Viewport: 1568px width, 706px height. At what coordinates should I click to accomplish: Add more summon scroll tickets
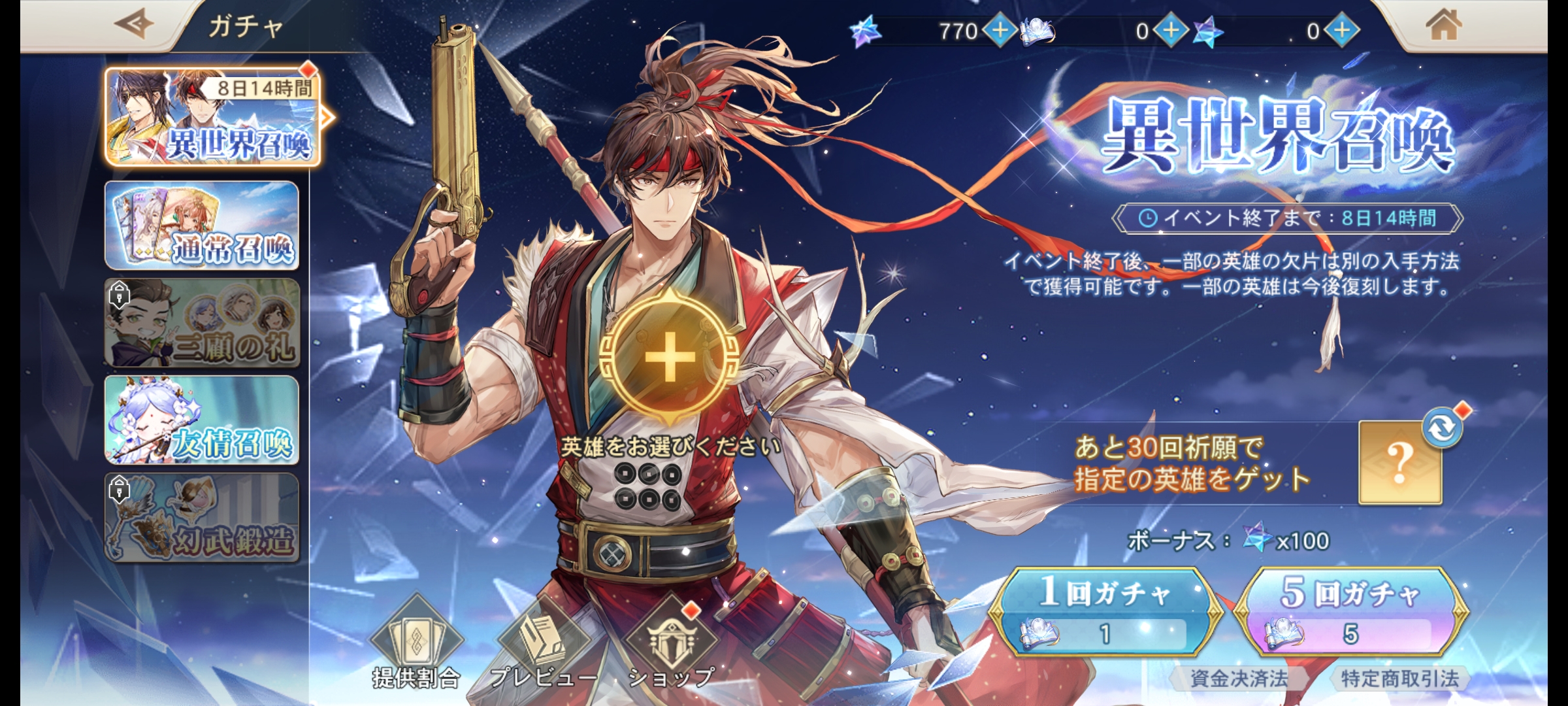(x=1171, y=30)
